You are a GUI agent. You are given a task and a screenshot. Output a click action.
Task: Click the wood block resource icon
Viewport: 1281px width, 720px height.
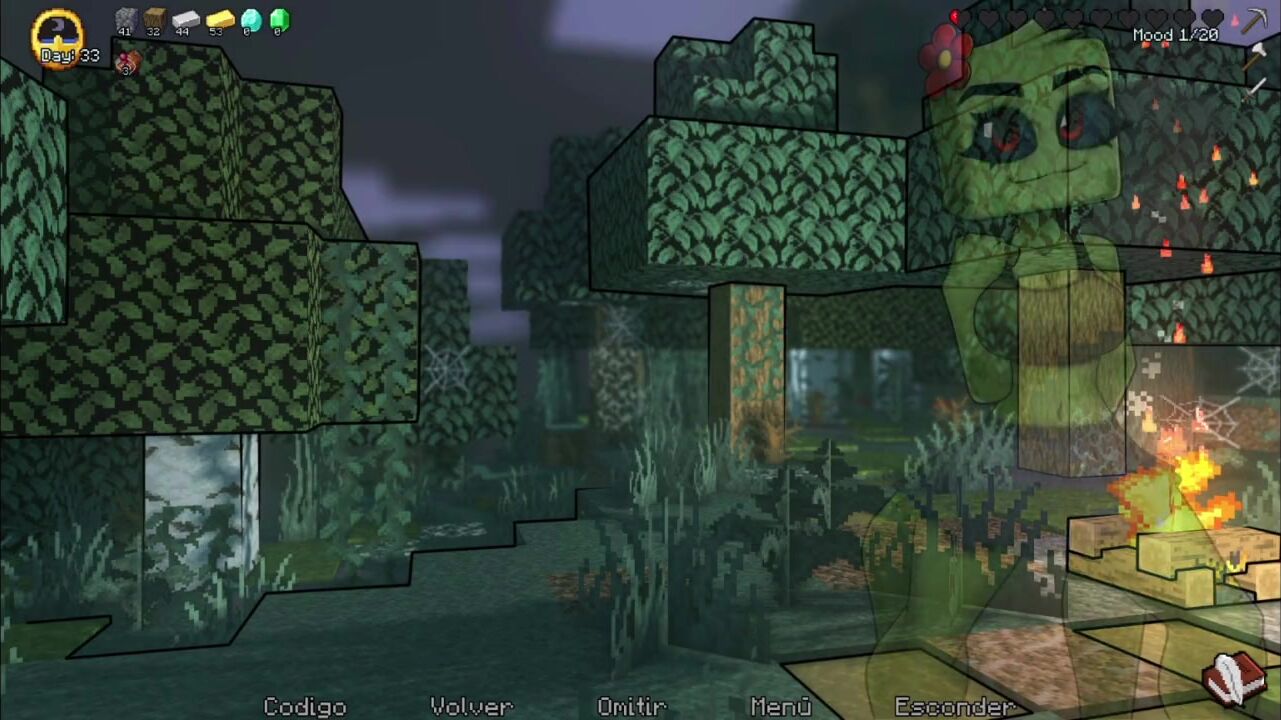coord(154,19)
